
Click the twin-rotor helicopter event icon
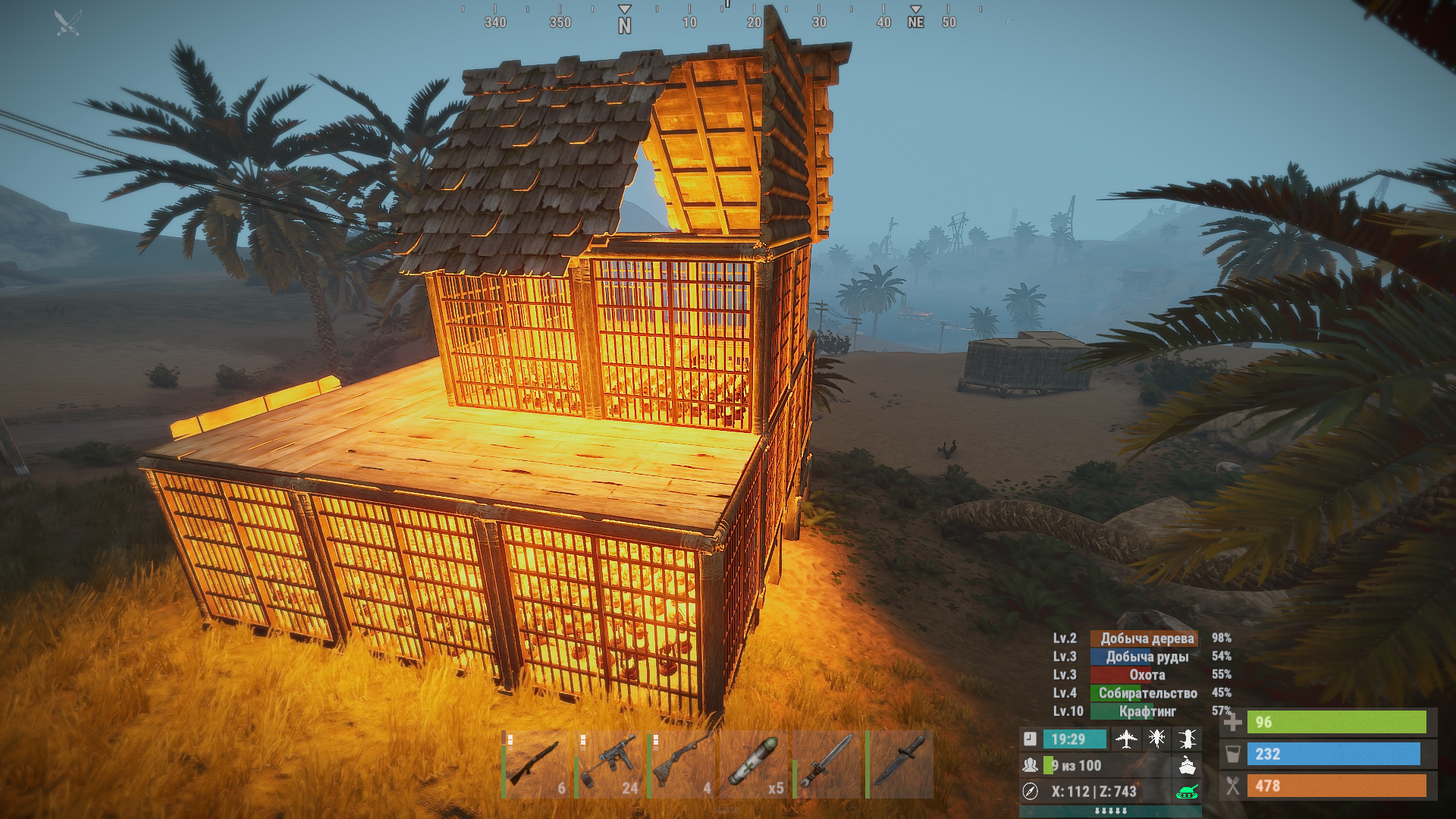1188,739
